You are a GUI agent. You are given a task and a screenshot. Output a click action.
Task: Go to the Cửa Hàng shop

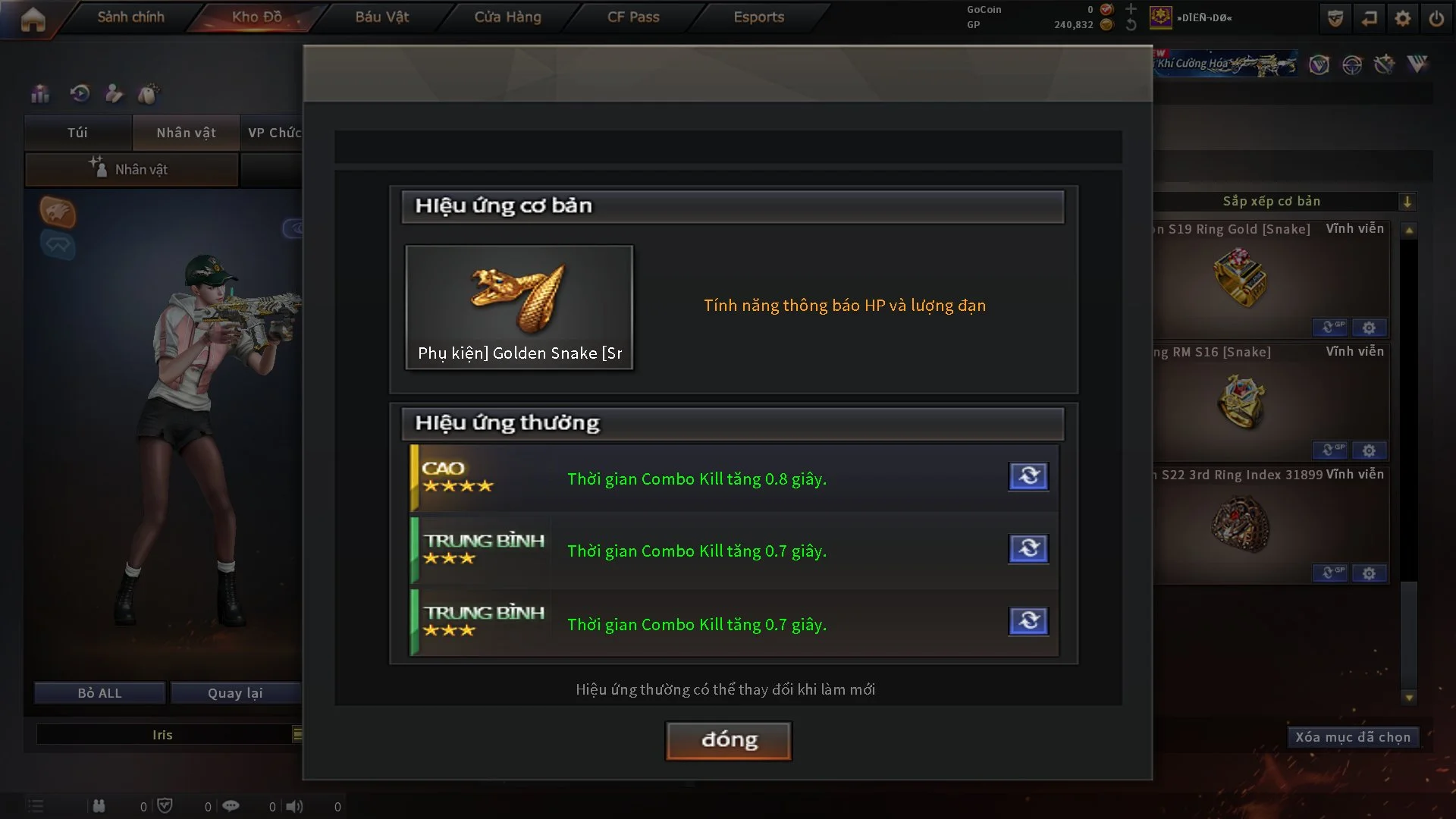click(x=507, y=17)
